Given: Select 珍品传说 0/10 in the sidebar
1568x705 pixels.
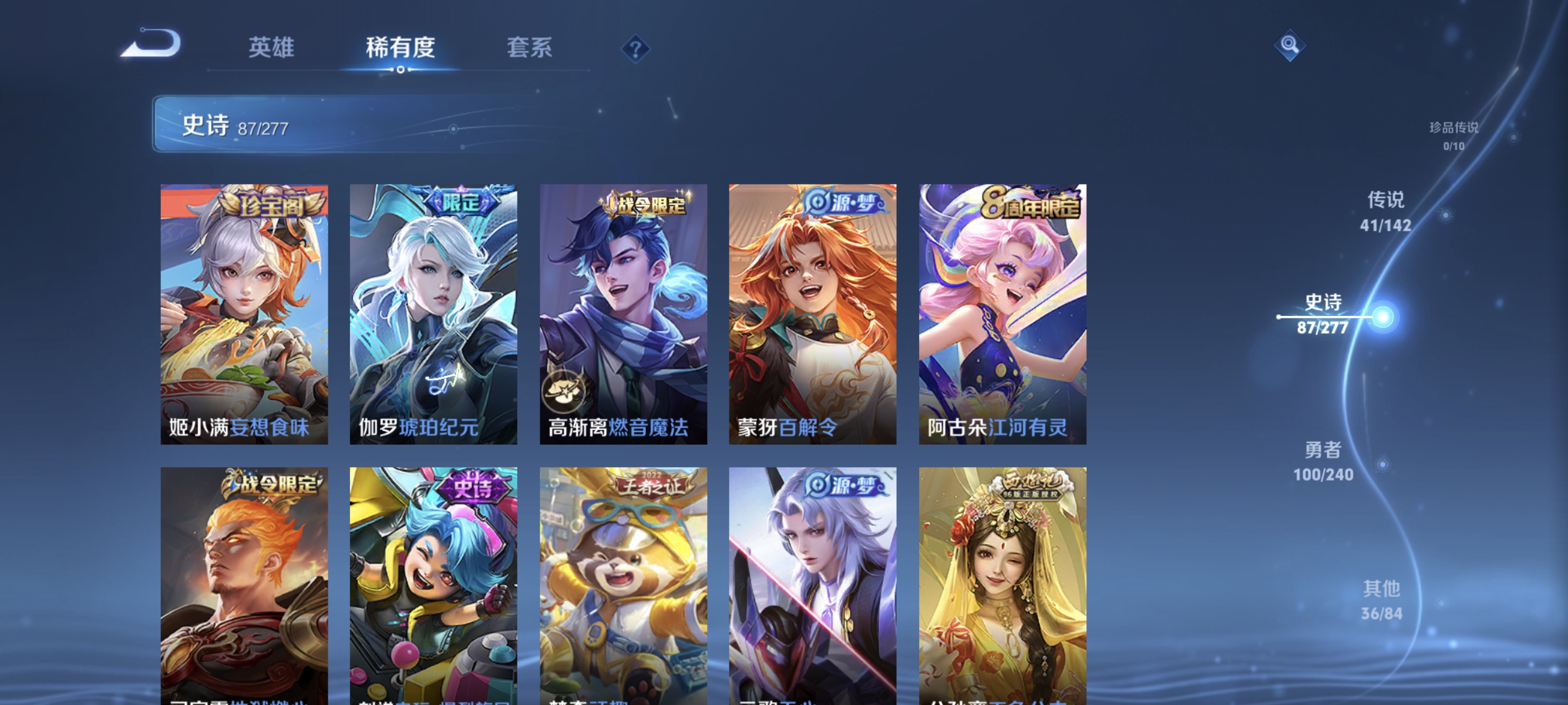Looking at the screenshot, I should coord(1455,137).
